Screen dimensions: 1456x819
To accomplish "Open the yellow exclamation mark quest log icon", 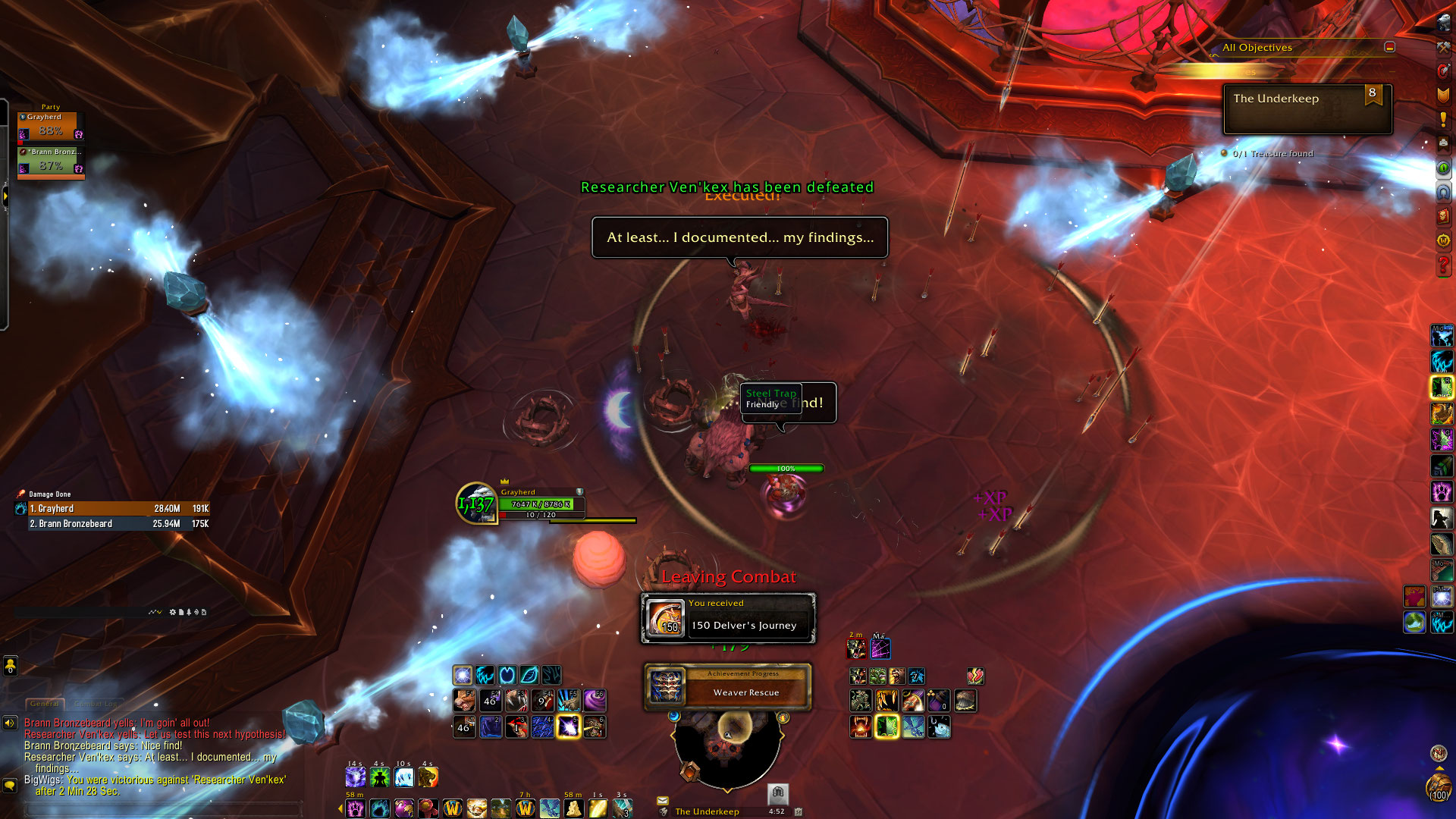I will [1442, 119].
